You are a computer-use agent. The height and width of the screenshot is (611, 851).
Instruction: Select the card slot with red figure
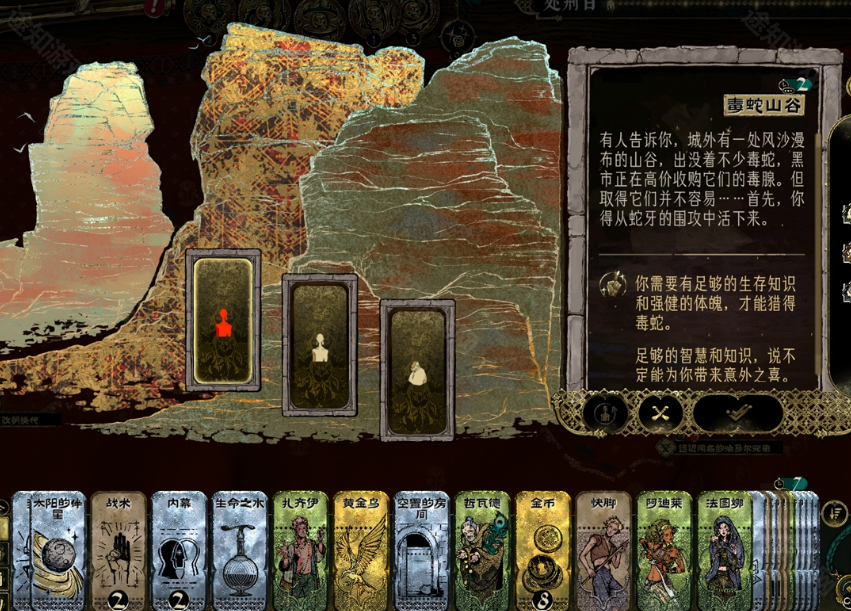(223, 320)
